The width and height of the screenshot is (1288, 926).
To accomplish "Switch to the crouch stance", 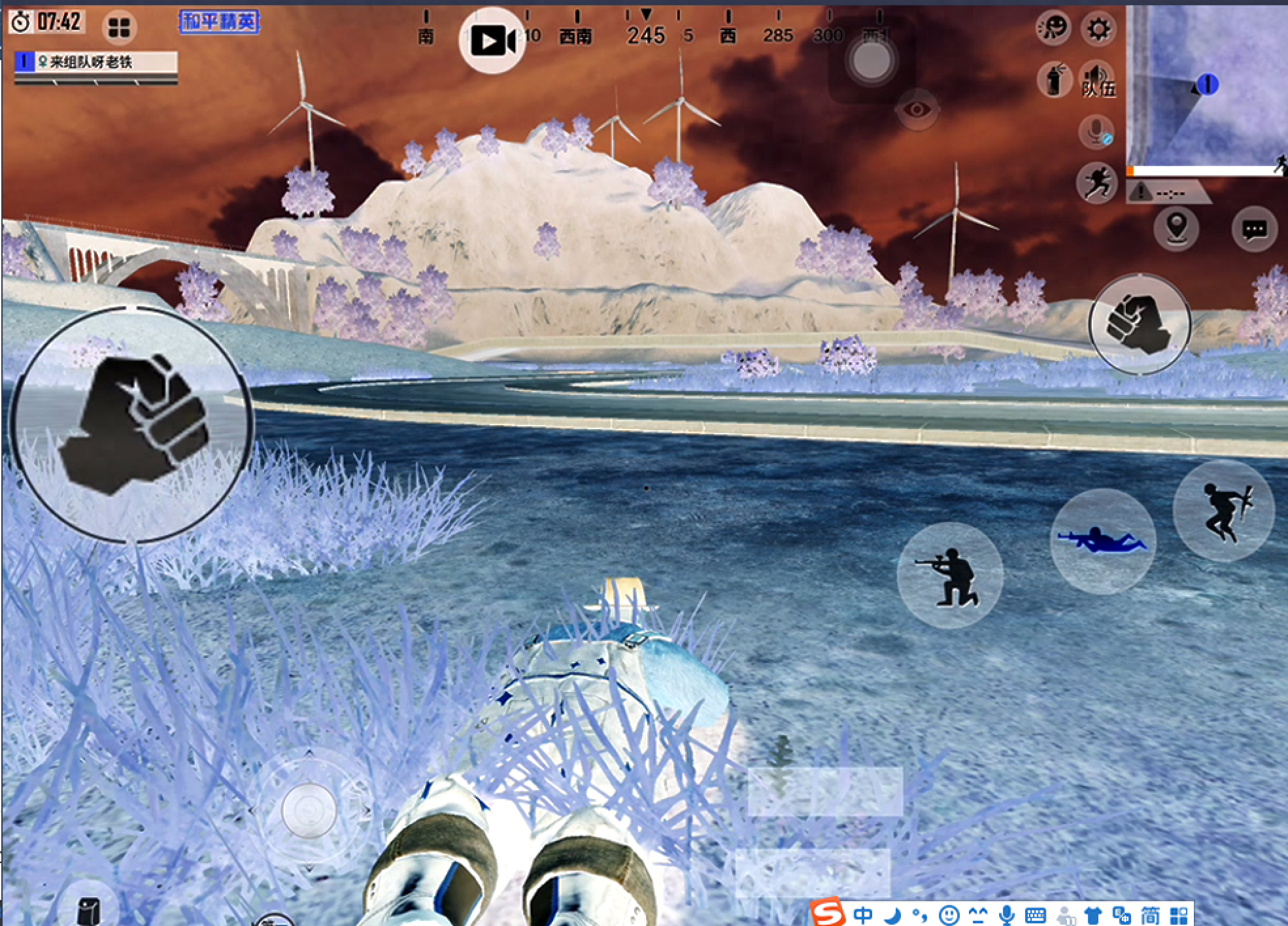I will [950, 575].
